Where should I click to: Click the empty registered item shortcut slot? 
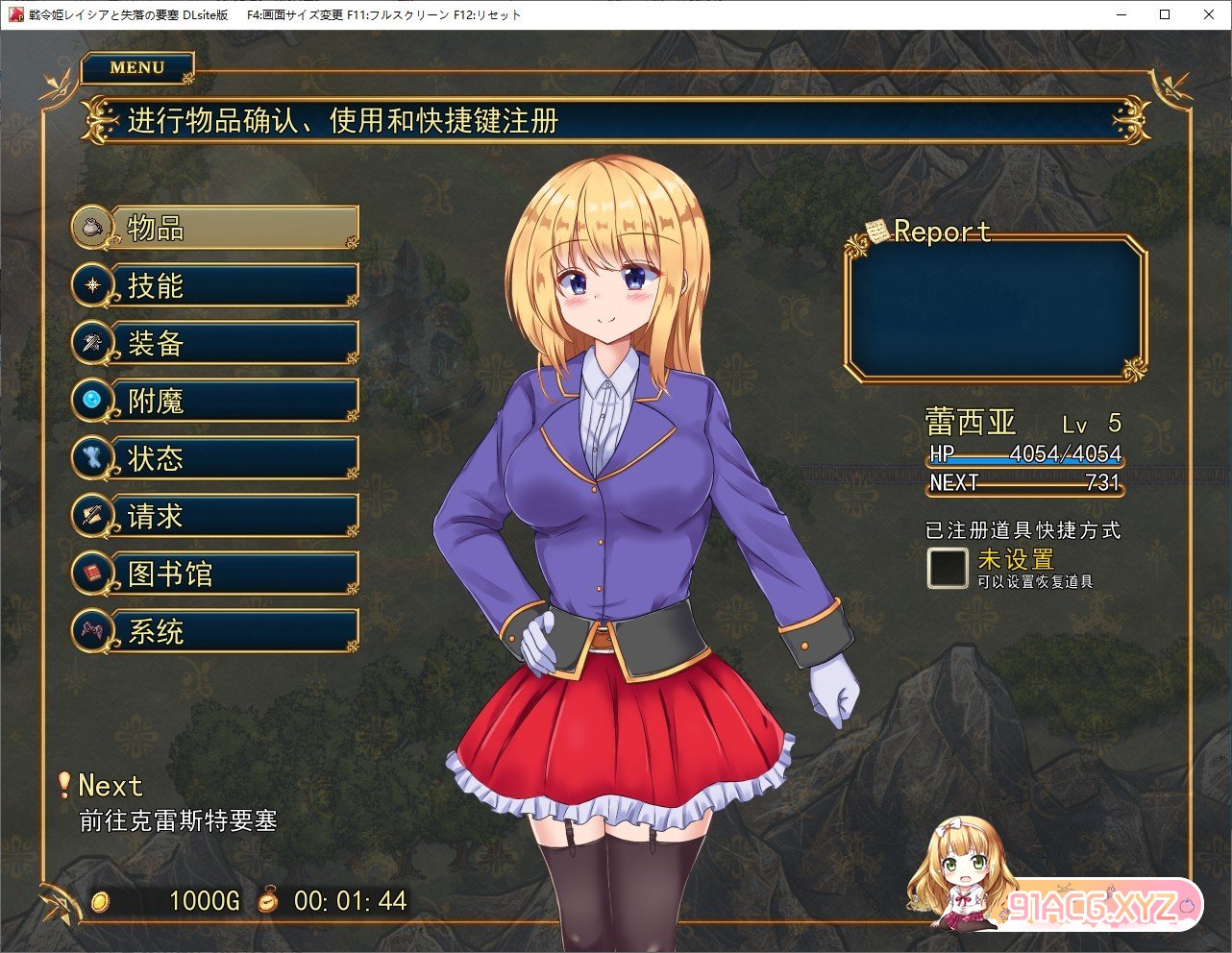coord(948,568)
